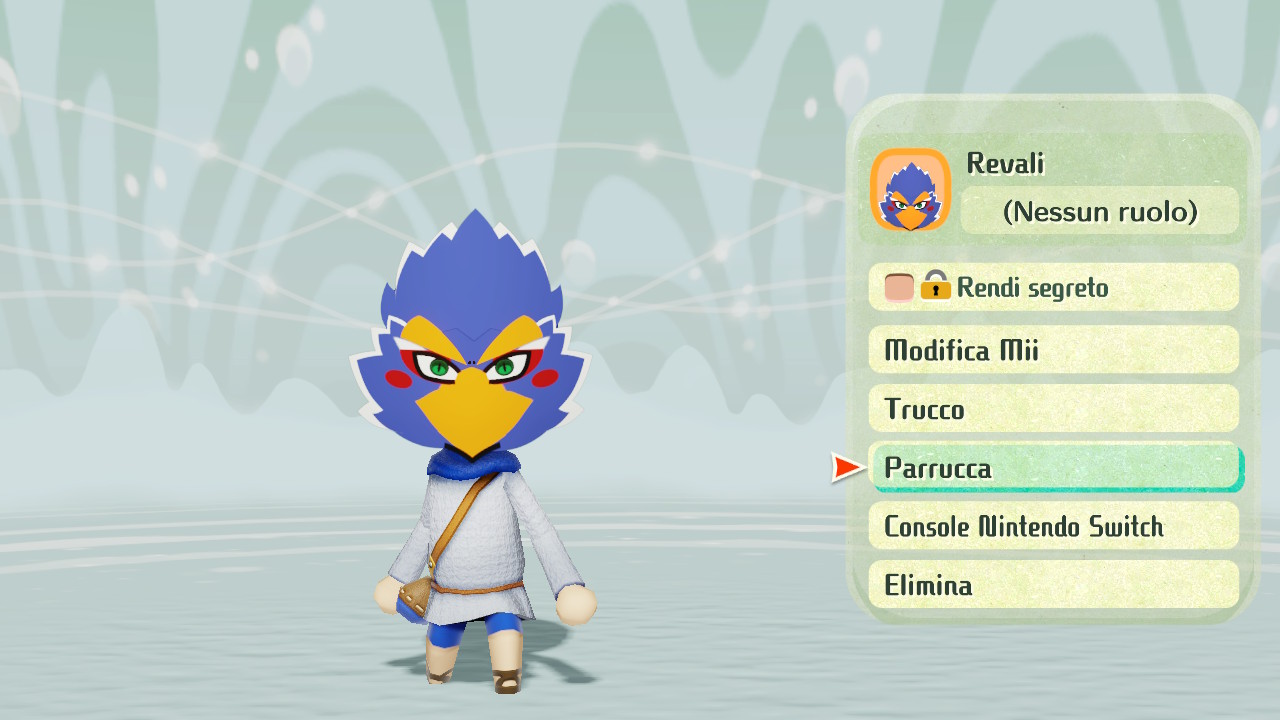Image resolution: width=1280 pixels, height=720 pixels.
Task: Select the Trucco menu entry
Action: 1055,409
